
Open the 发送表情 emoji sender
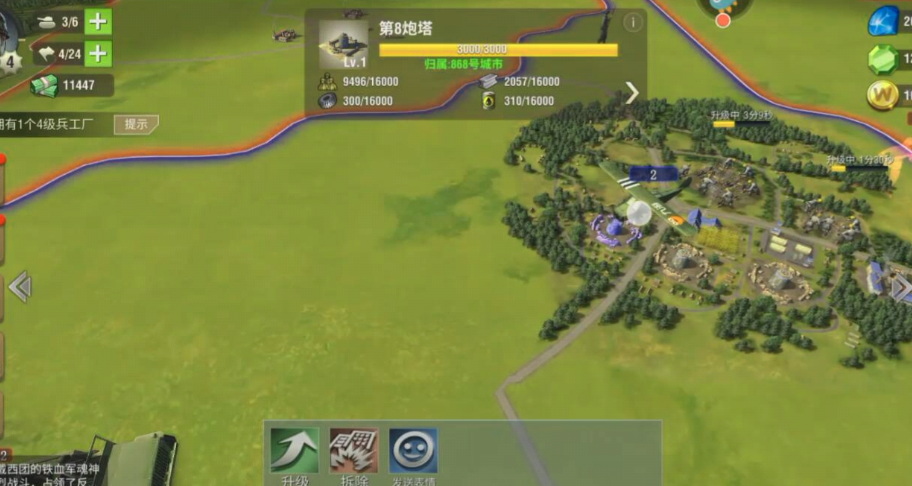point(413,452)
